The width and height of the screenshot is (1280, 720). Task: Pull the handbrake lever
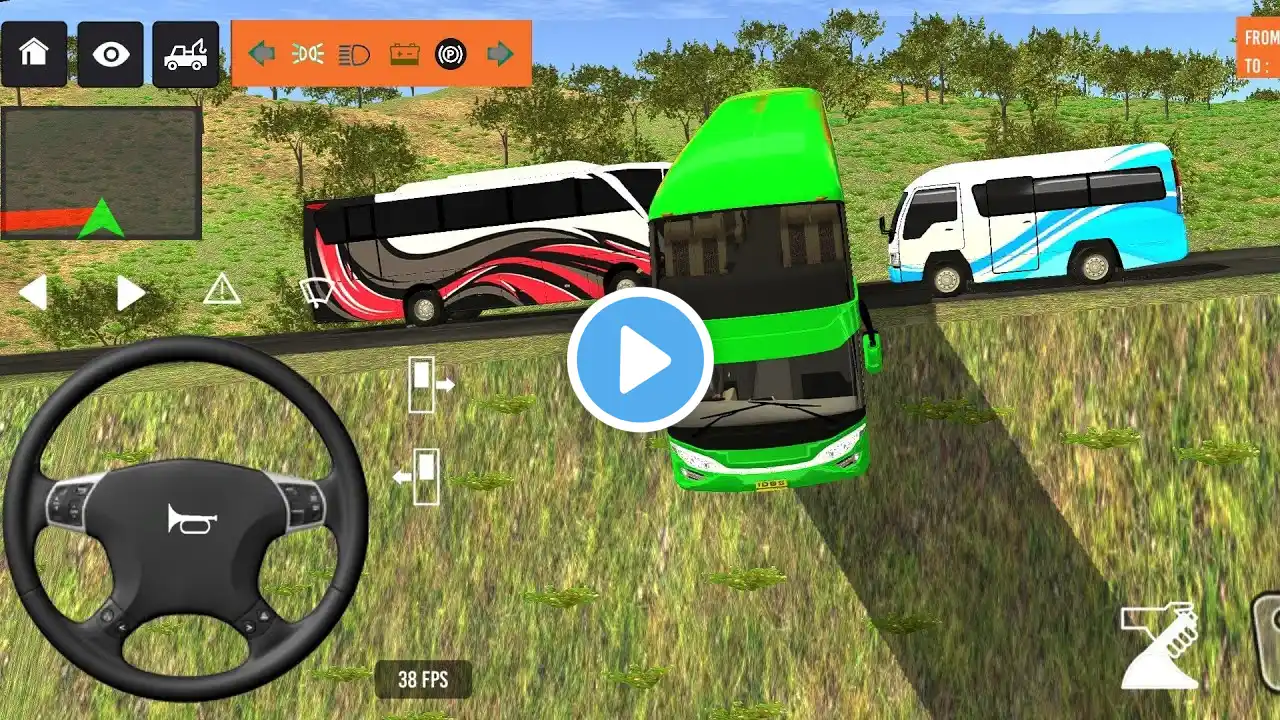point(1160,645)
